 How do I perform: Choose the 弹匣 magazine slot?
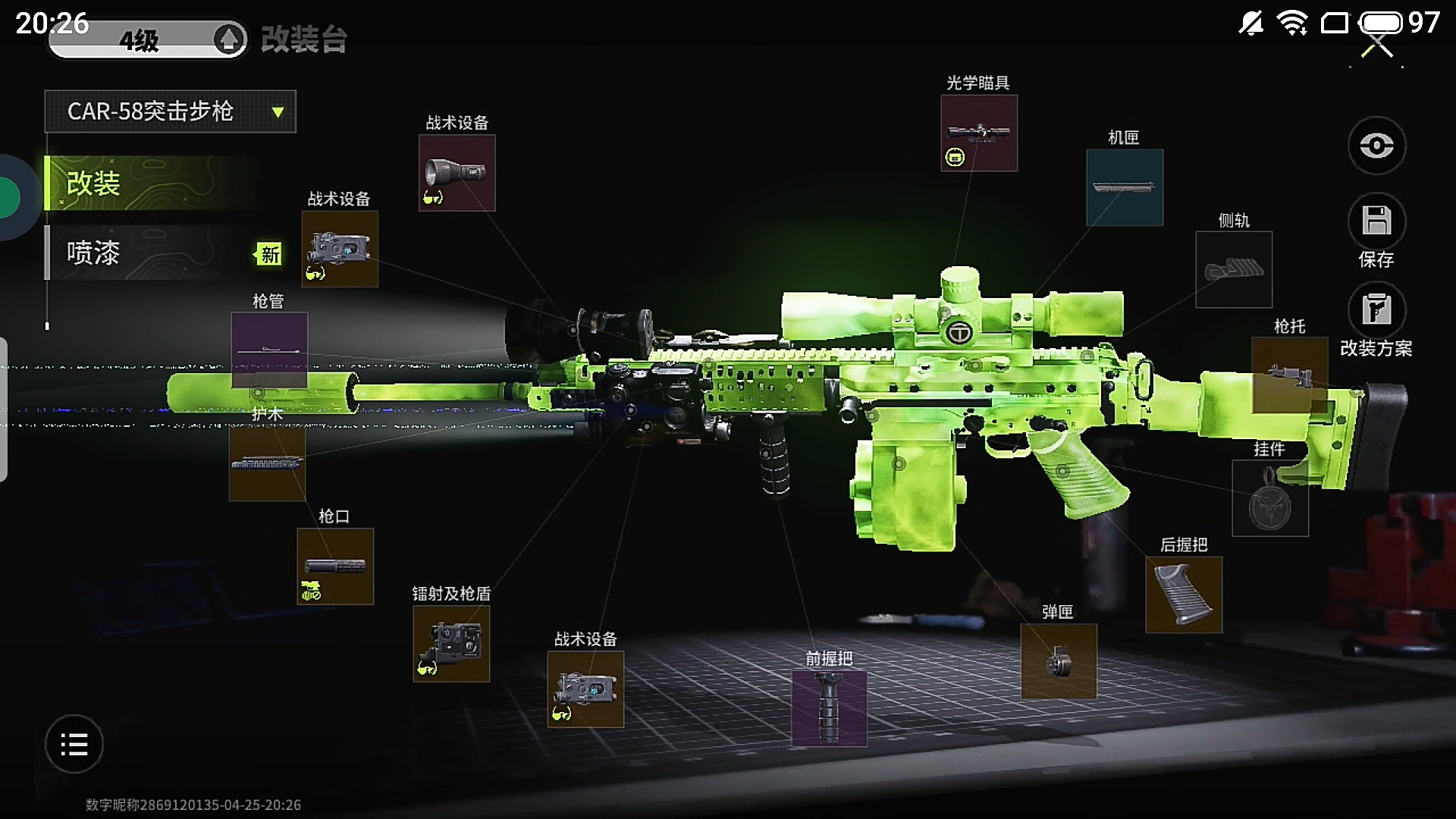(x=1058, y=661)
